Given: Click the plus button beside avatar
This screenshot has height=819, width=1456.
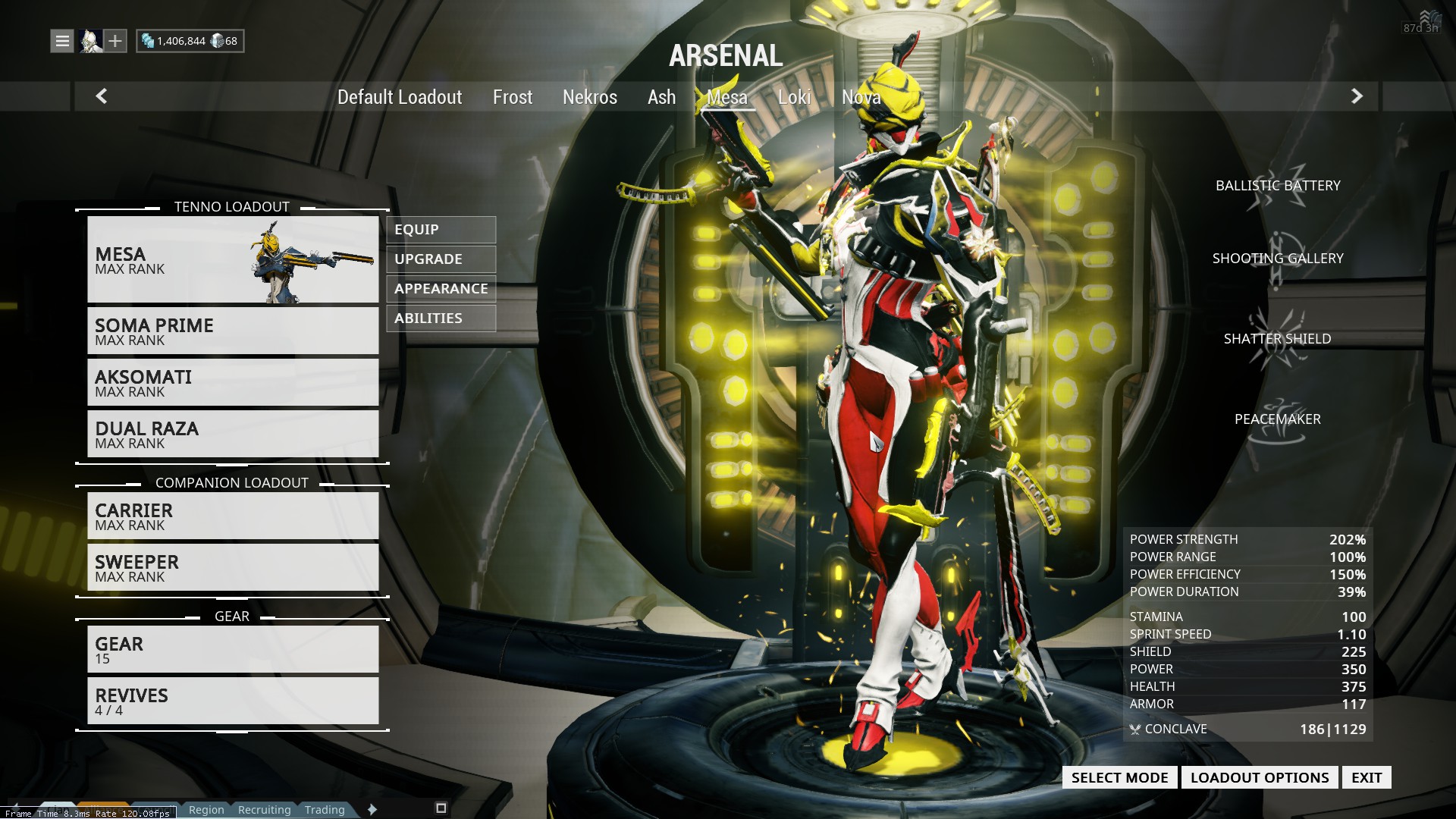Looking at the screenshot, I should (x=115, y=41).
